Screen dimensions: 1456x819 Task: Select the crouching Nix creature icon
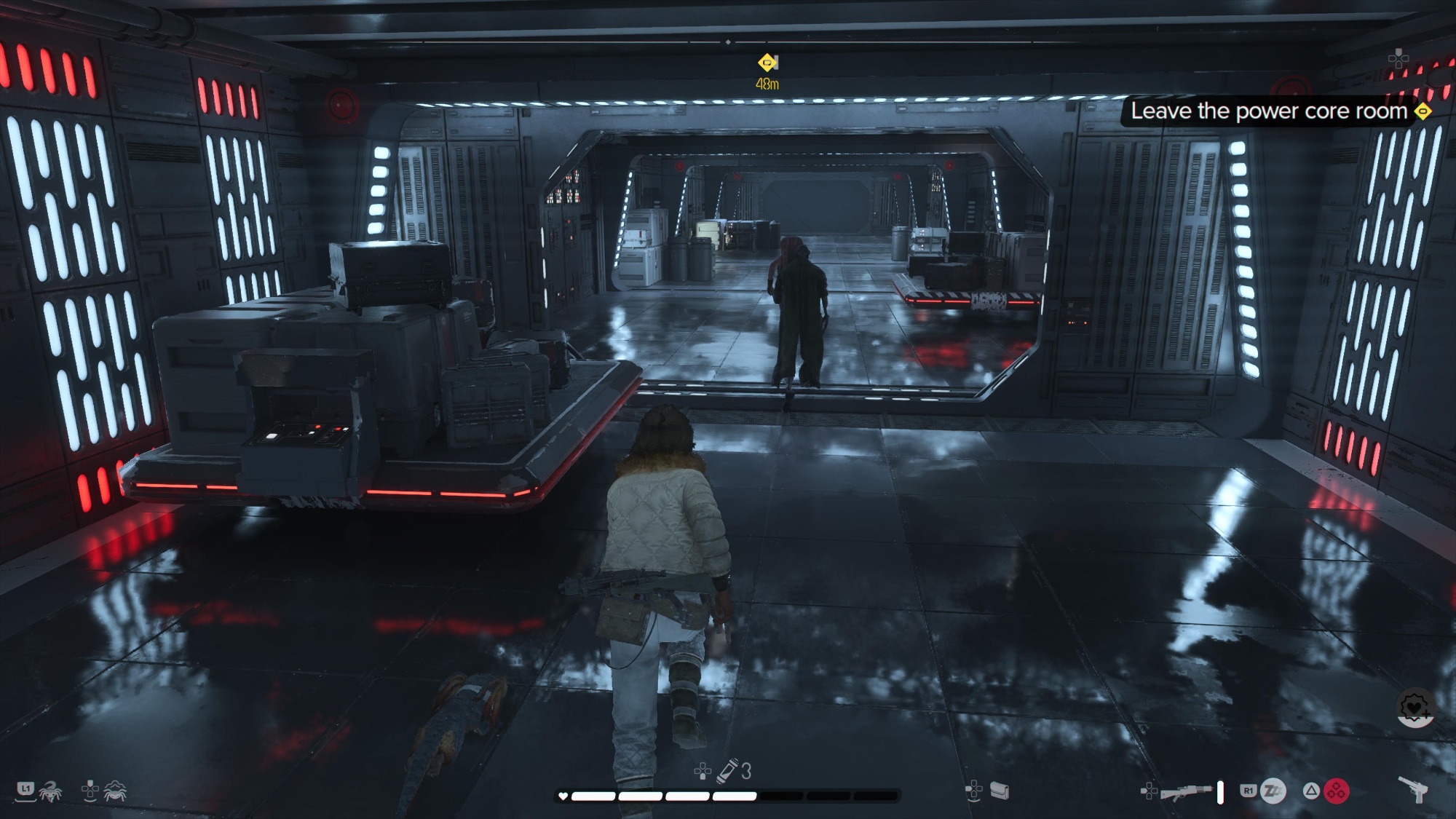point(115,791)
